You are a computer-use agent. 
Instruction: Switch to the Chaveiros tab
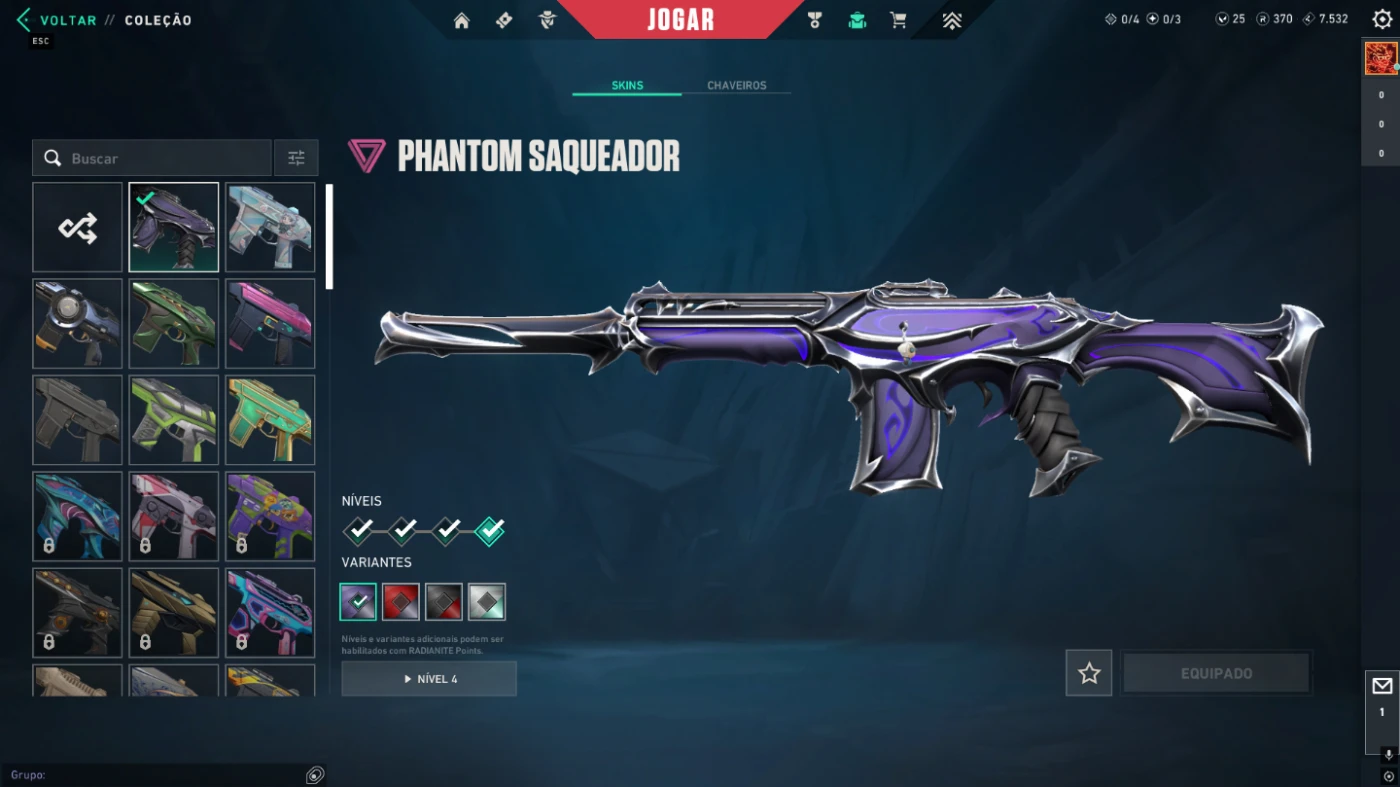point(736,86)
